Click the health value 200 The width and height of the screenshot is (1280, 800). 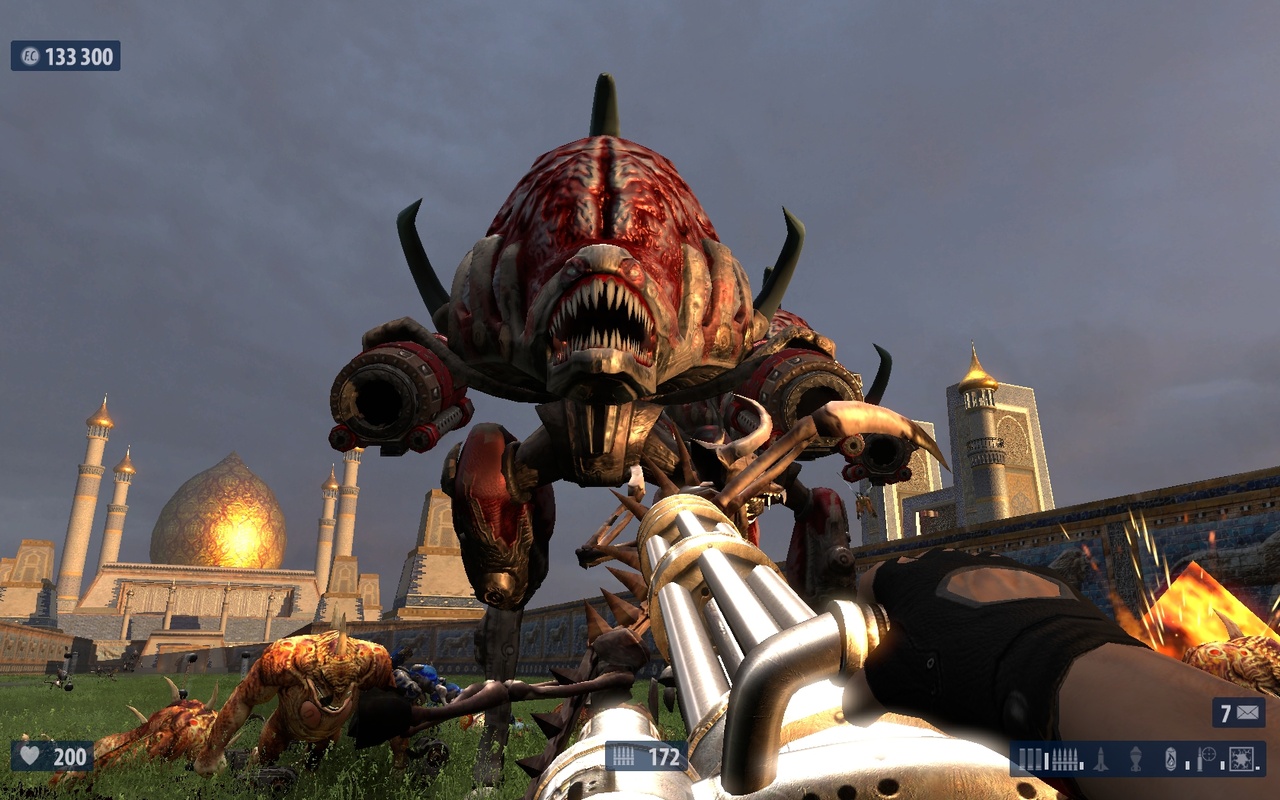point(70,758)
